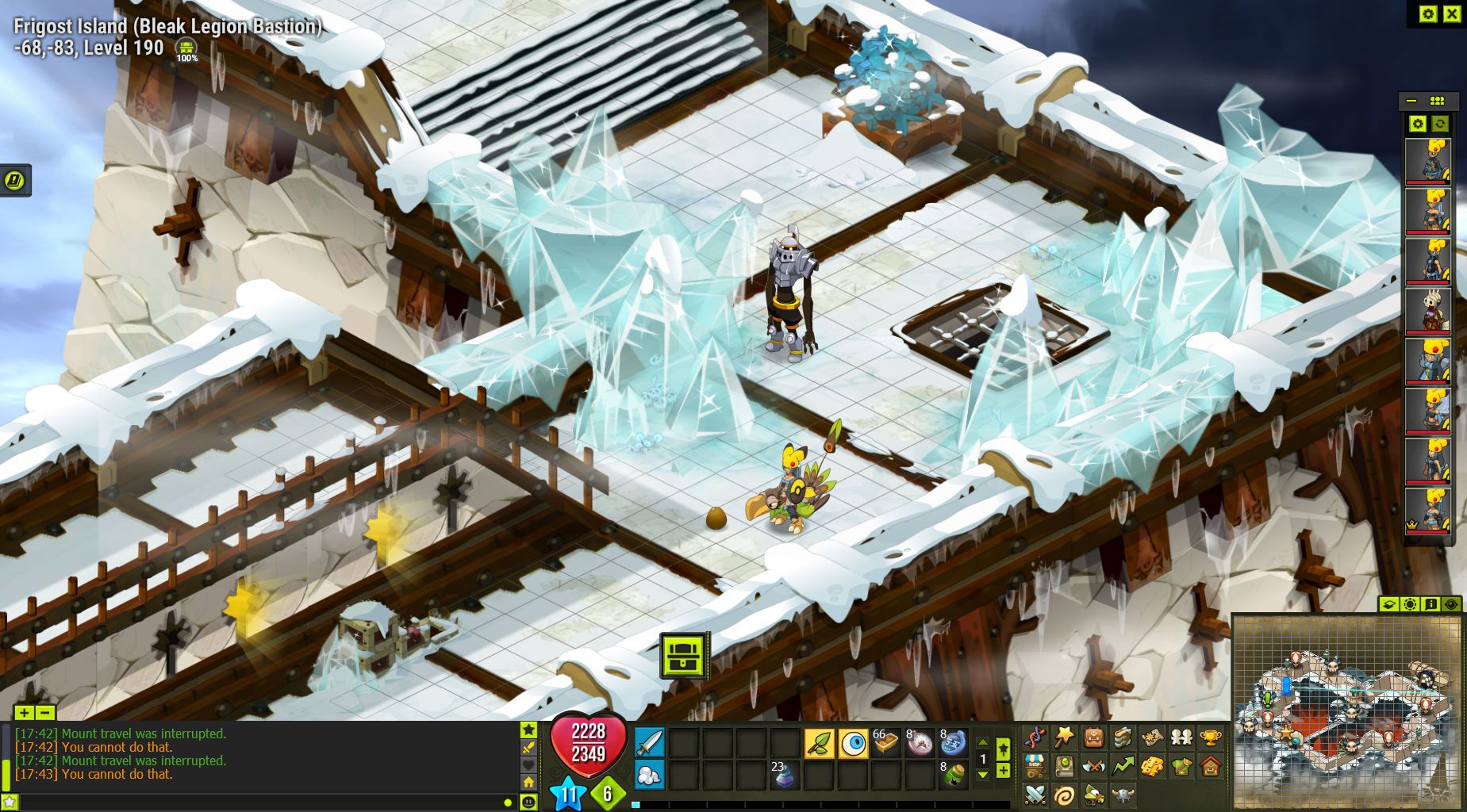Use the bread item with 66 count
1467x812 pixels.
[886, 744]
